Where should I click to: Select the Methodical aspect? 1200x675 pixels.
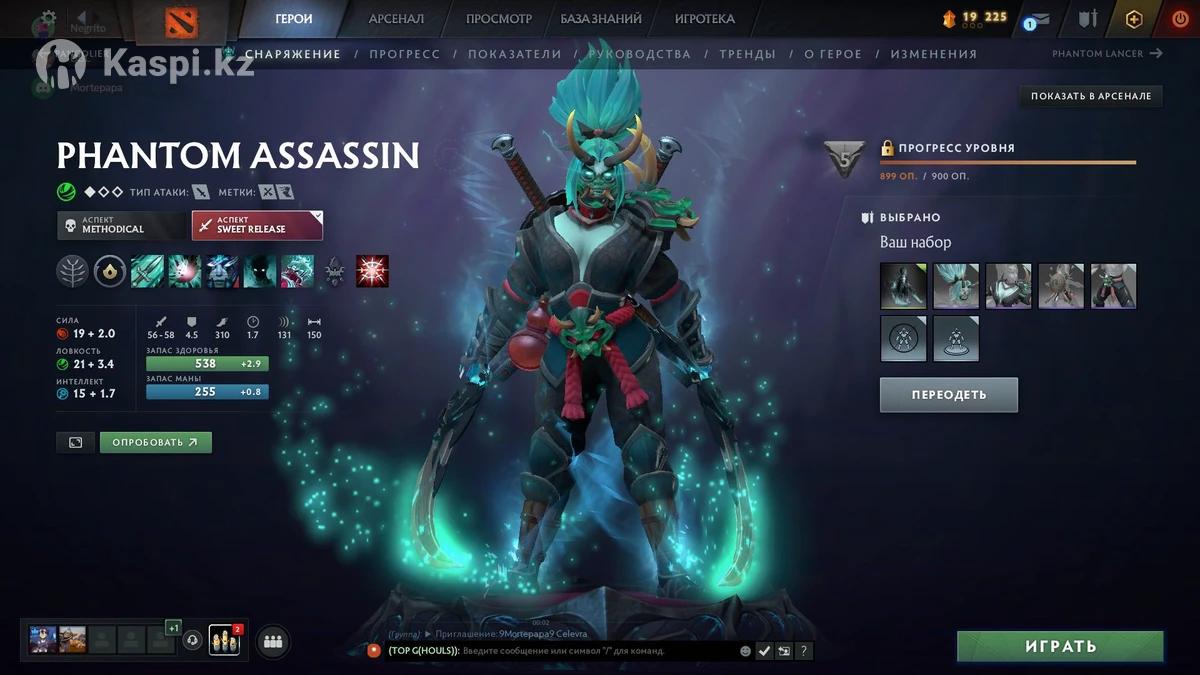(122, 225)
